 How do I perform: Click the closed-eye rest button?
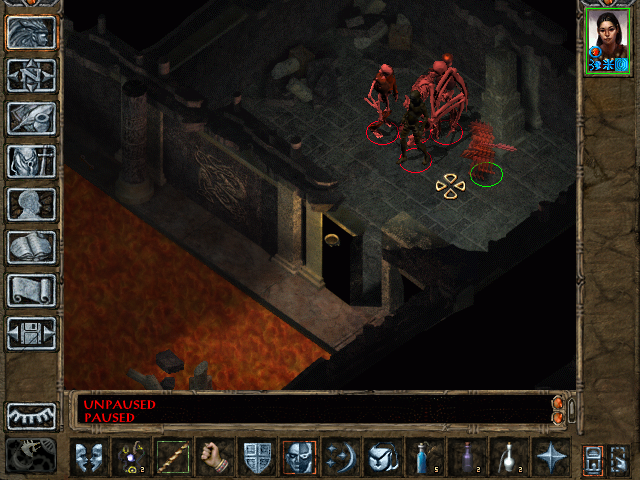pyautogui.click(x=32, y=415)
